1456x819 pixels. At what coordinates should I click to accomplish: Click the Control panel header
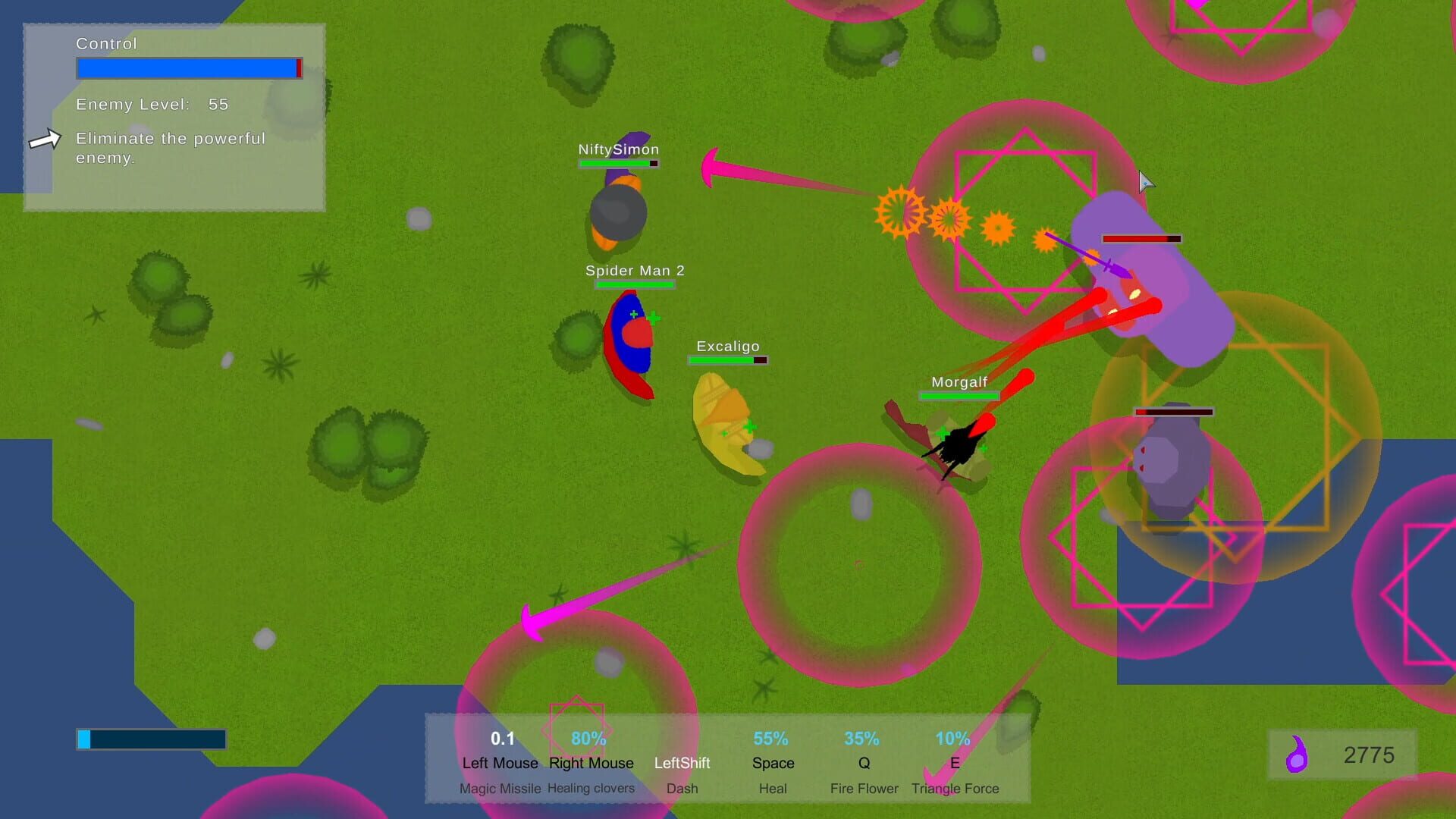(105, 43)
